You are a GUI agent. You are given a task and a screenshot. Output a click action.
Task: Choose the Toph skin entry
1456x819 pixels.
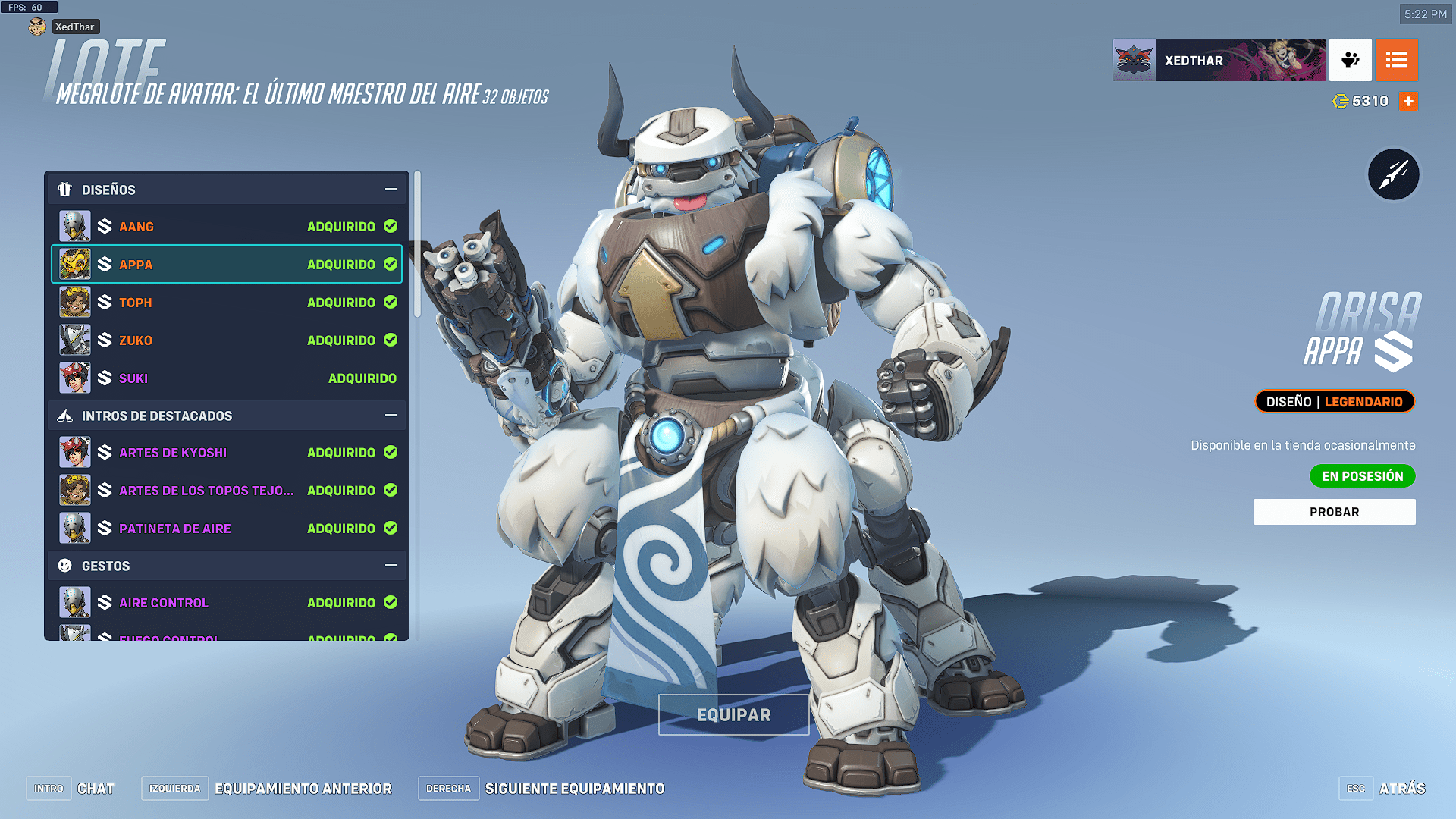click(x=227, y=303)
